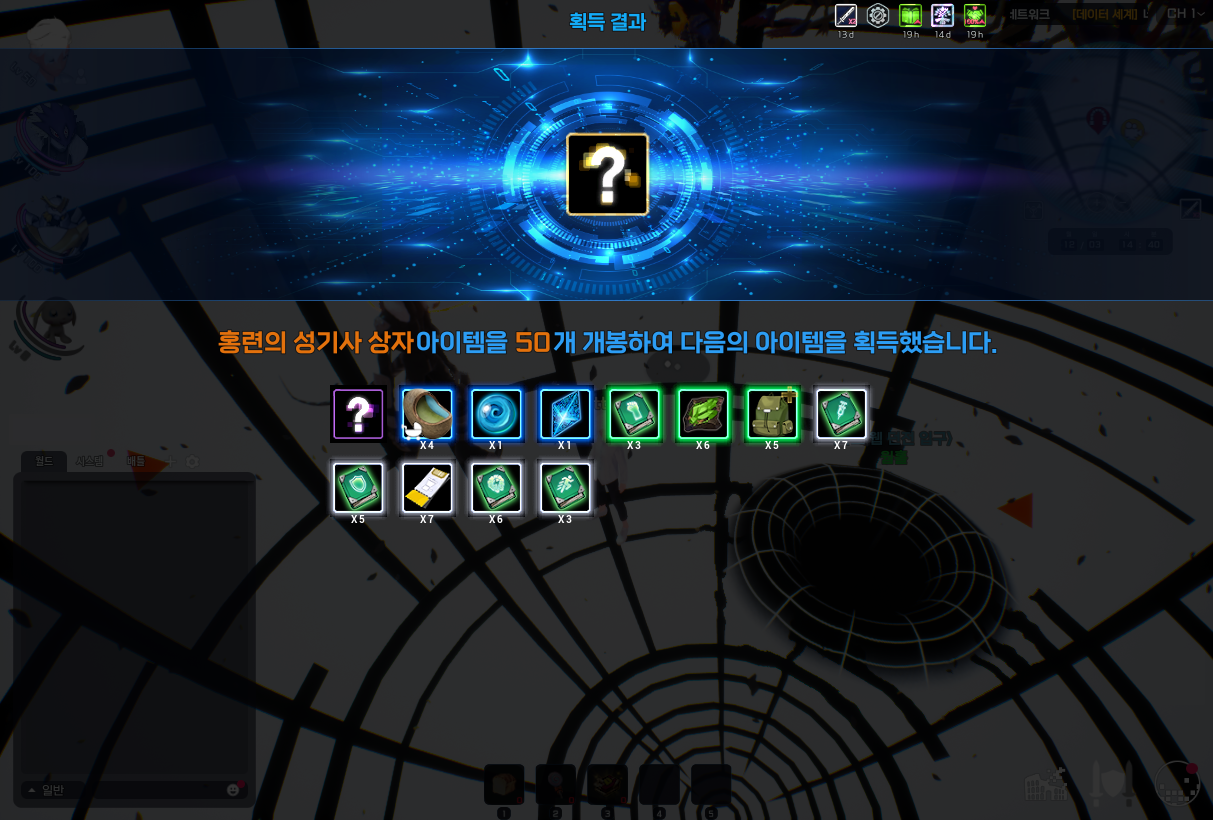Select the green shield skill book
Image resolution: width=1213 pixels, height=820 pixels.
[358, 488]
